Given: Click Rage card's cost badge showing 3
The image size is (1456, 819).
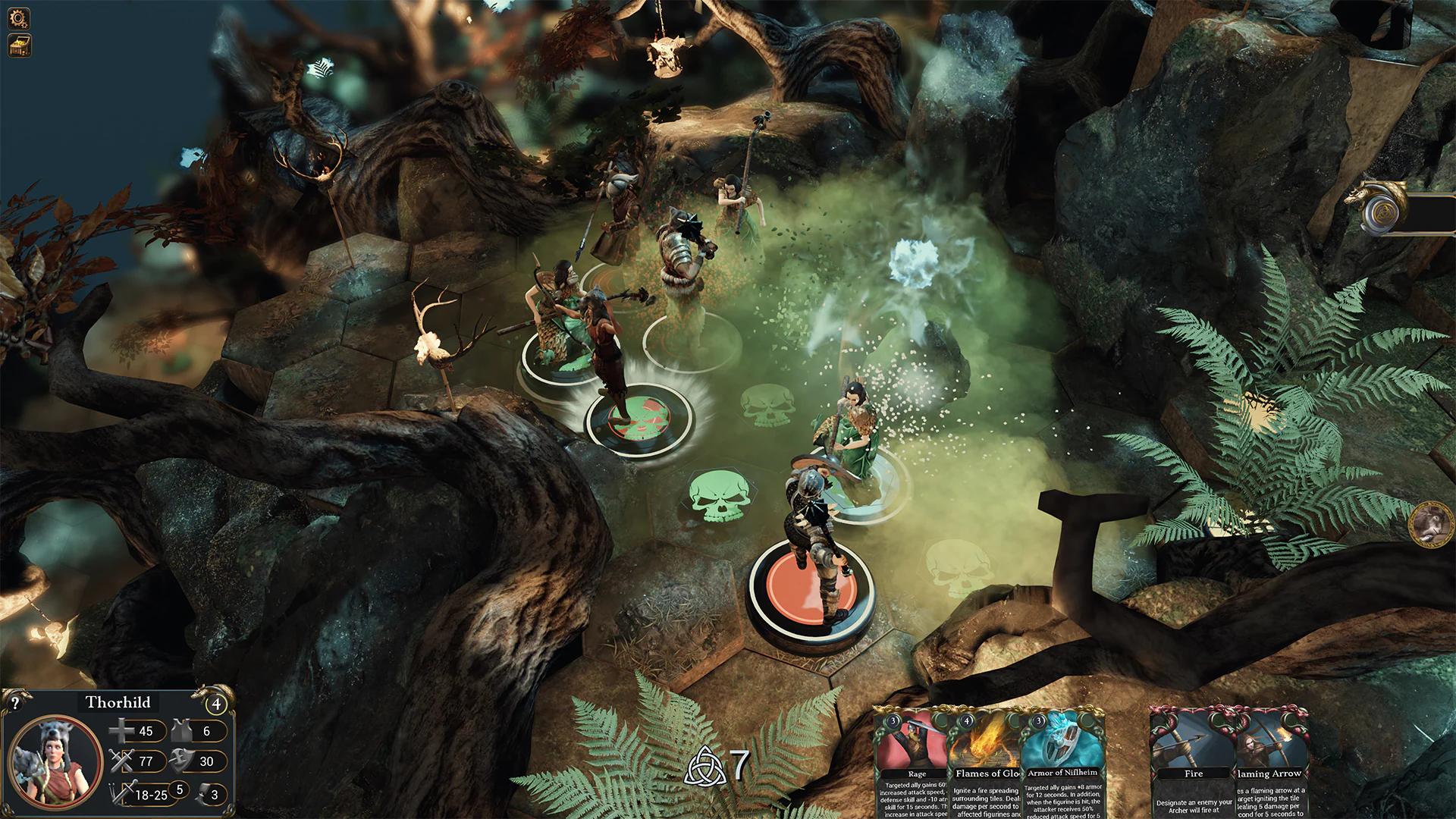Looking at the screenshot, I should point(893,722).
